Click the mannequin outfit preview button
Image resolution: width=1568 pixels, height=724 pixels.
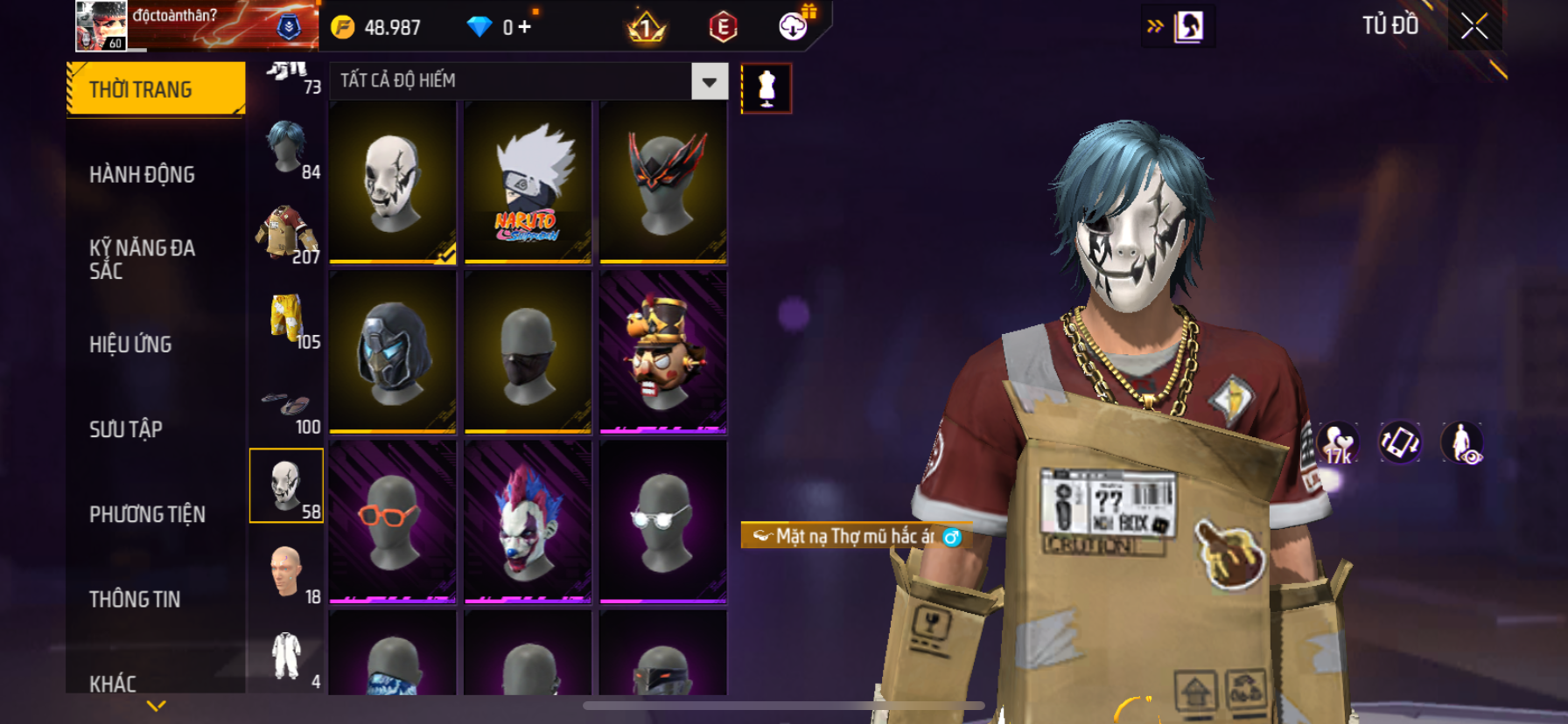point(766,88)
